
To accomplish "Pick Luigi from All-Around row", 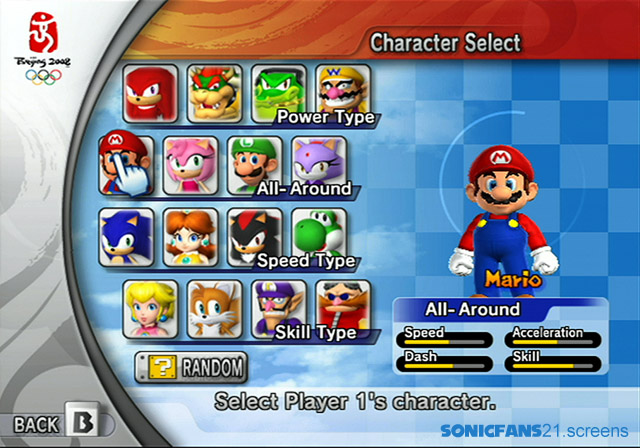I will (254, 164).
